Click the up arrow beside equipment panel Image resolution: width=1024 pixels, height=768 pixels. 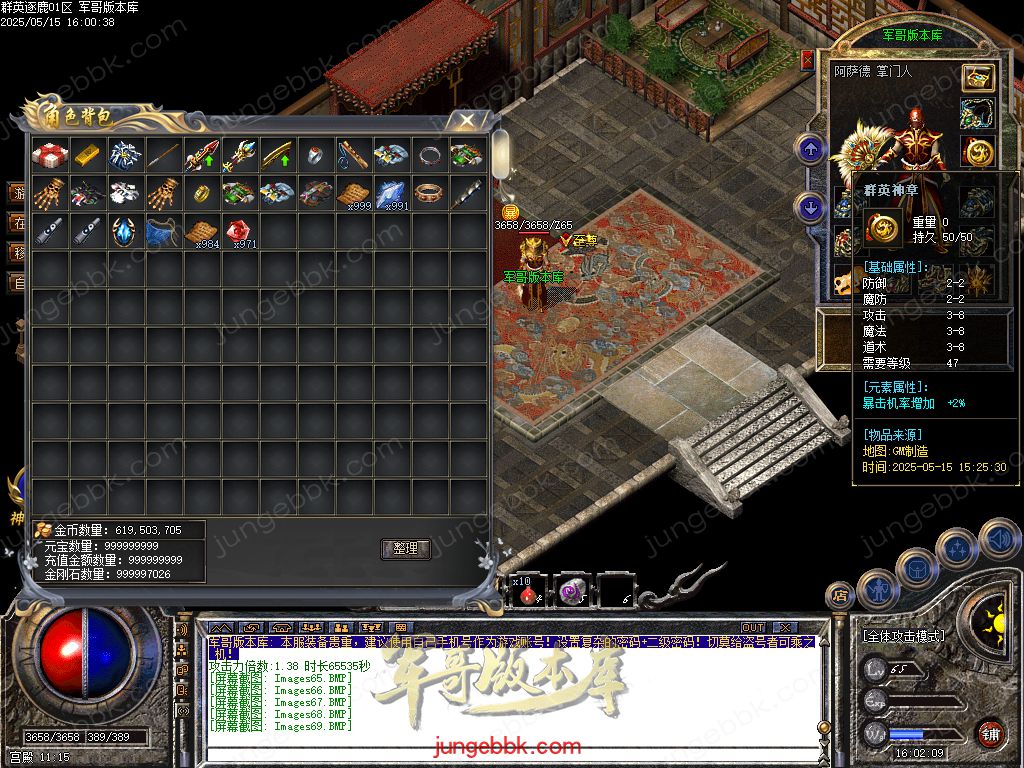pos(809,150)
